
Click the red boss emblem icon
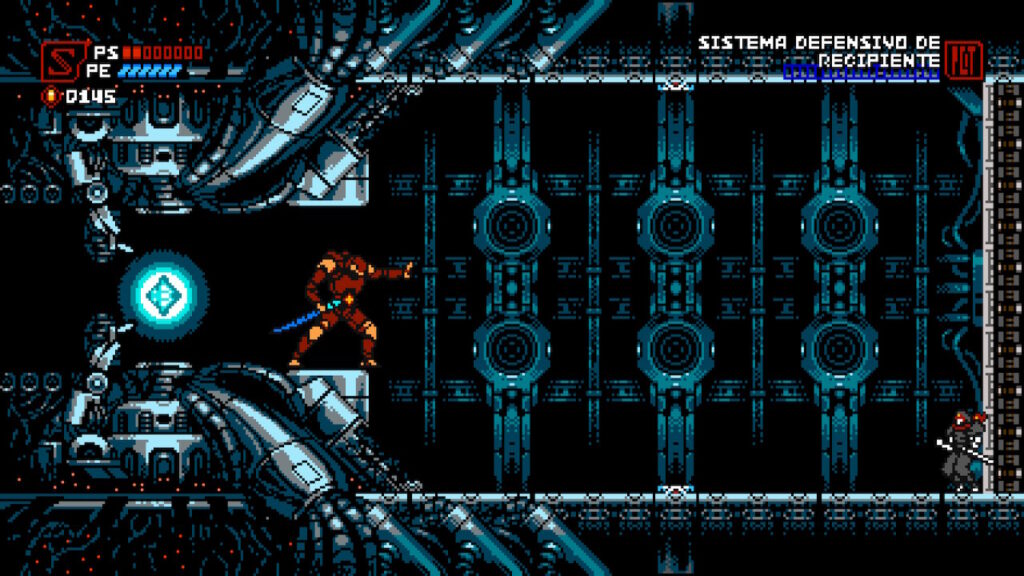click(964, 58)
